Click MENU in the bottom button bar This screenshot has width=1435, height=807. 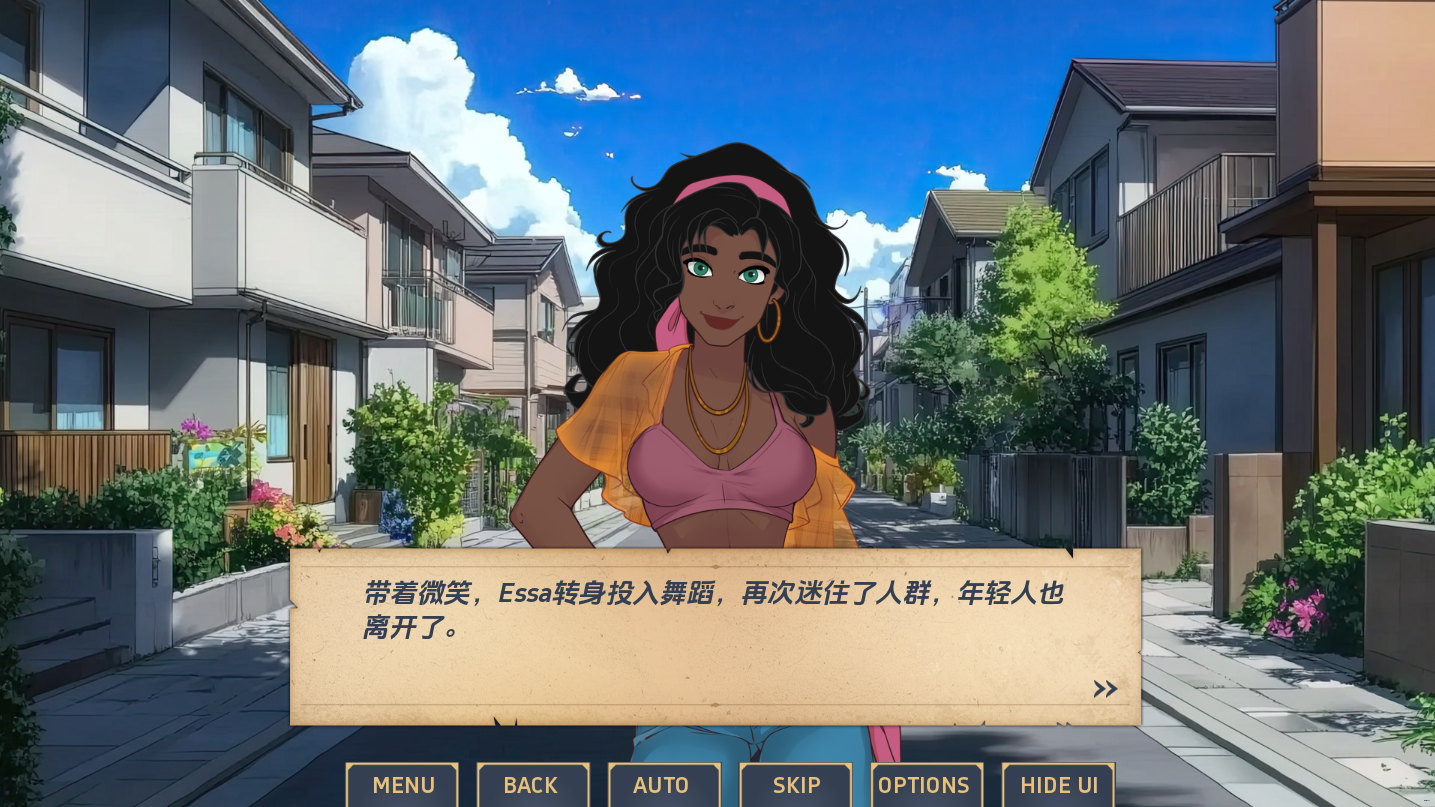[402, 785]
